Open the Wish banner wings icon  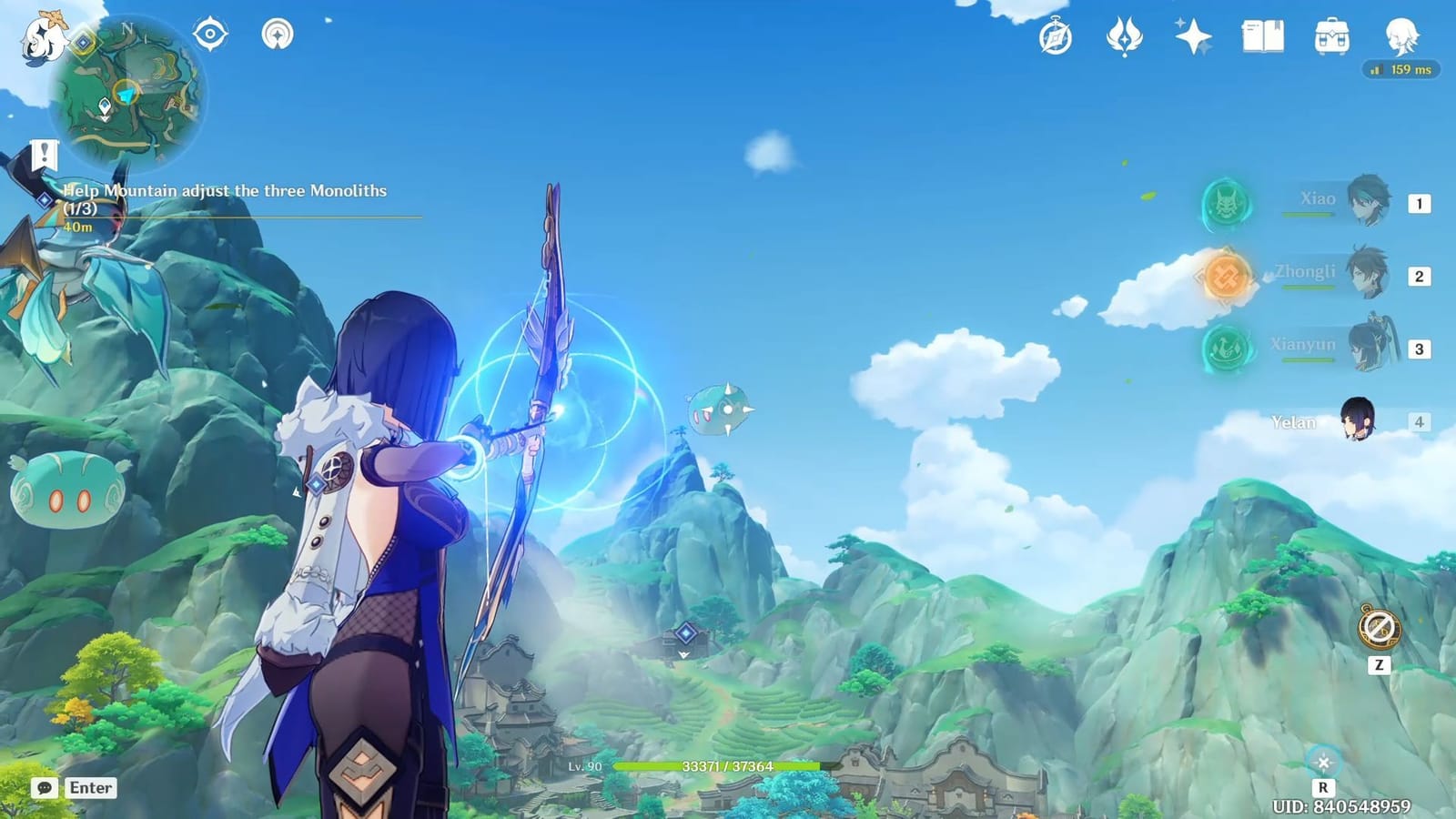click(1126, 36)
